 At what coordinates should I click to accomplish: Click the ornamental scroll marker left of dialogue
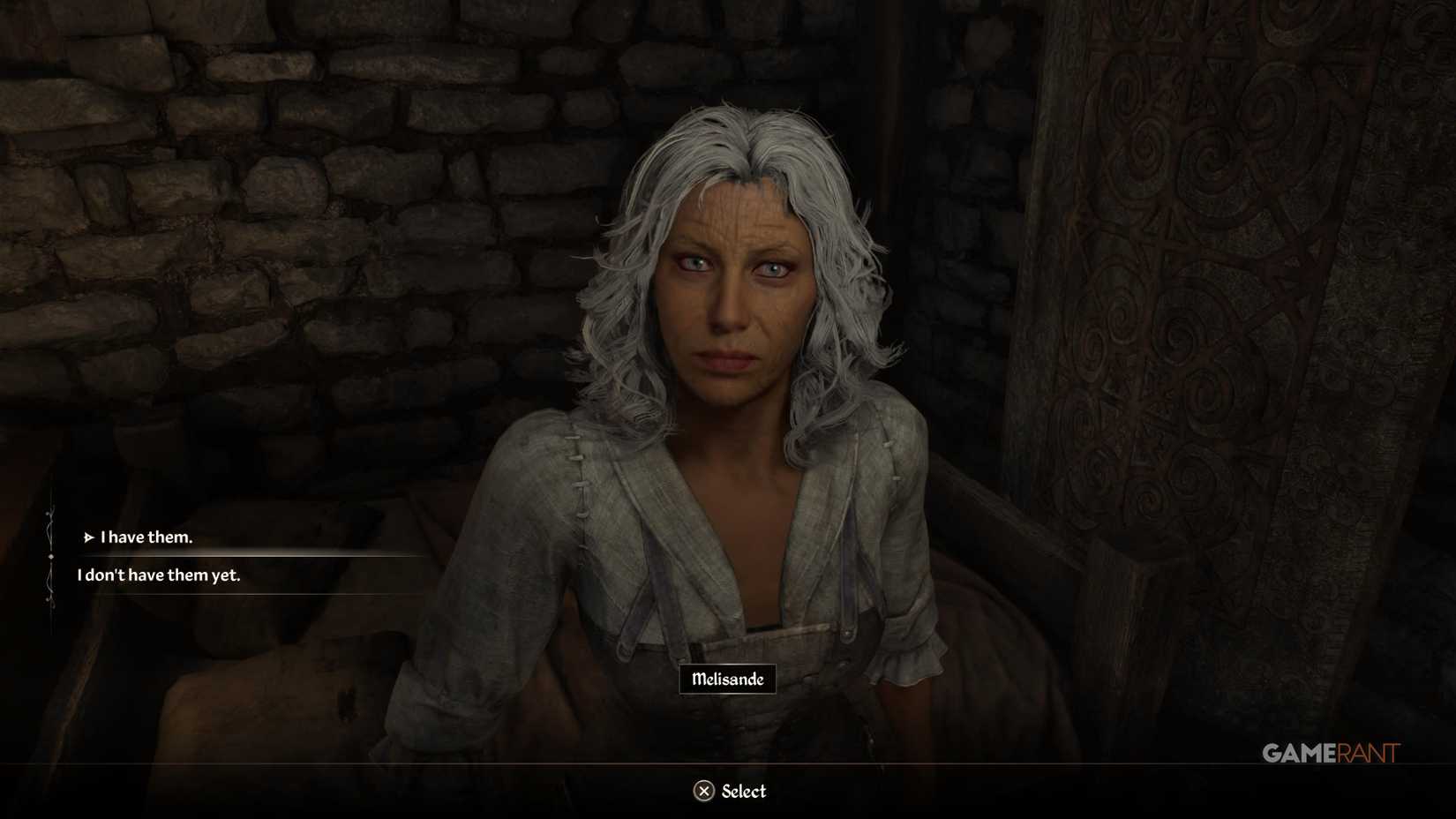(x=51, y=556)
